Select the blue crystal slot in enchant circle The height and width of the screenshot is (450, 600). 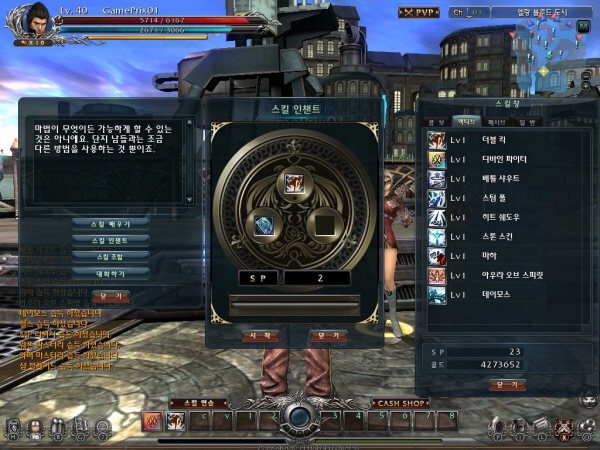click(263, 224)
